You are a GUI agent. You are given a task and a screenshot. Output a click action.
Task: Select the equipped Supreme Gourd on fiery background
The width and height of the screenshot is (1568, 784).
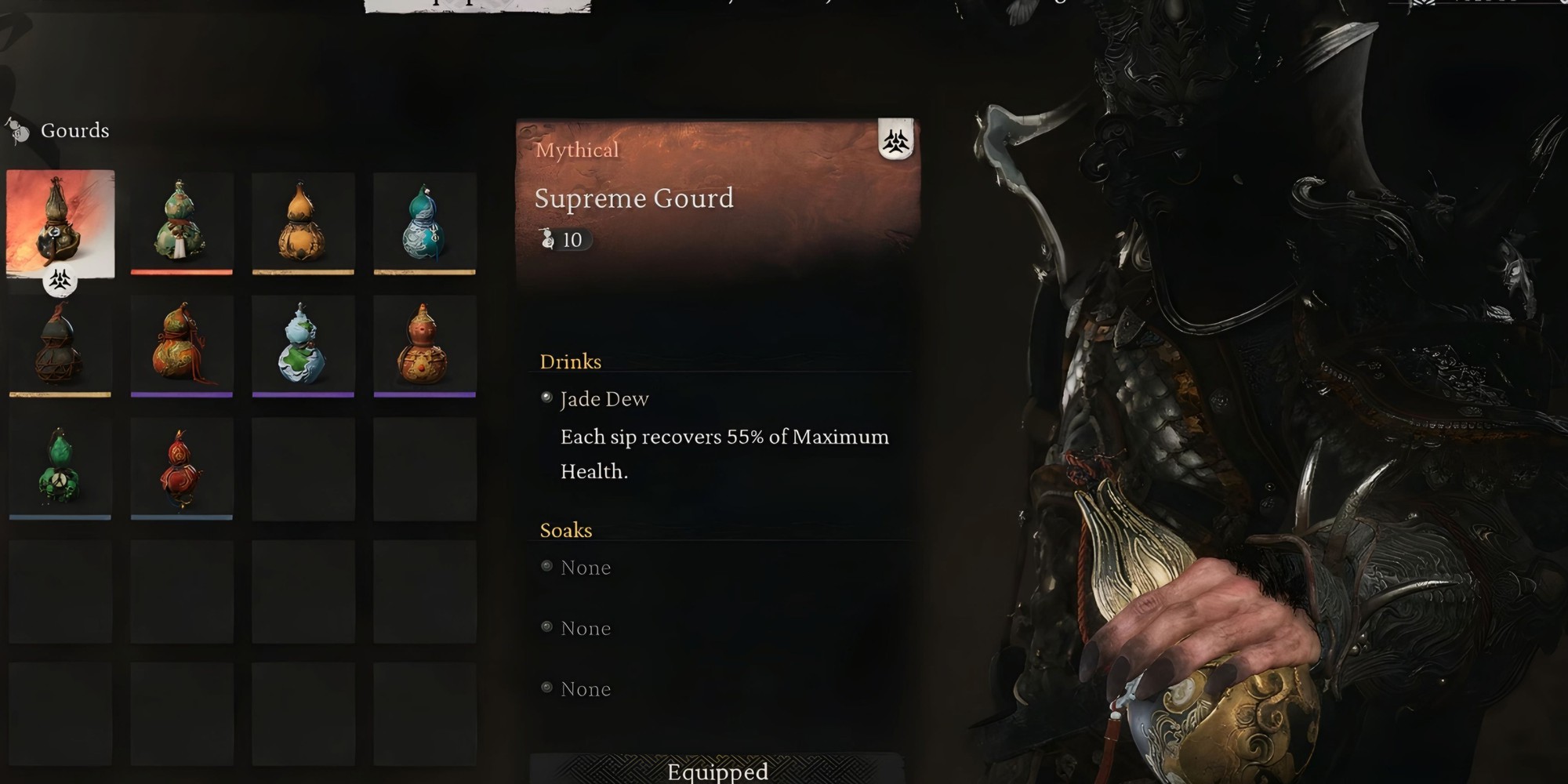pyautogui.click(x=60, y=223)
